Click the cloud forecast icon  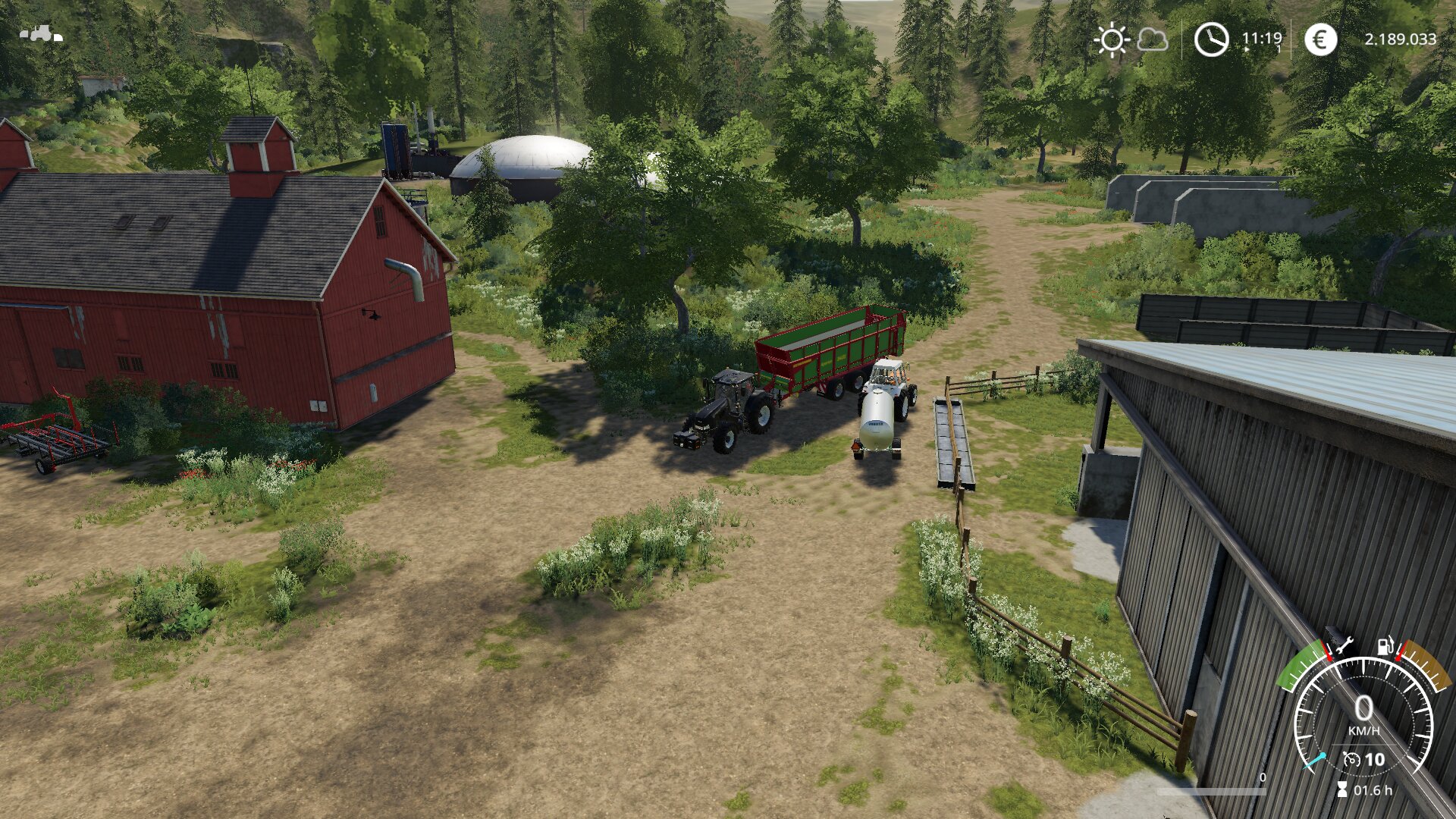click(x=1153, y=39)
